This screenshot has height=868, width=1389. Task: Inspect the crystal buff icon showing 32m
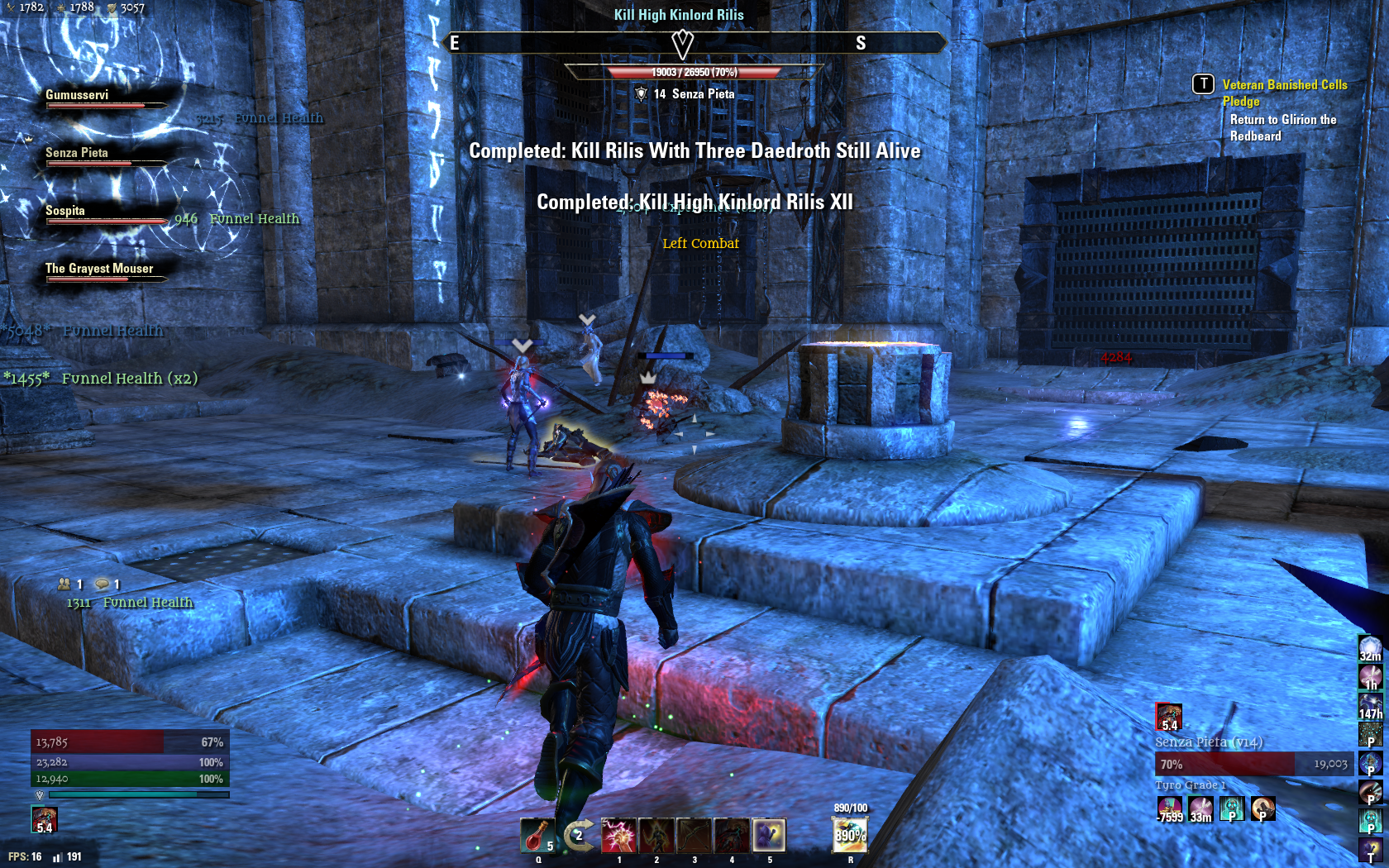pyautogui.click(x=1370, y=648)
